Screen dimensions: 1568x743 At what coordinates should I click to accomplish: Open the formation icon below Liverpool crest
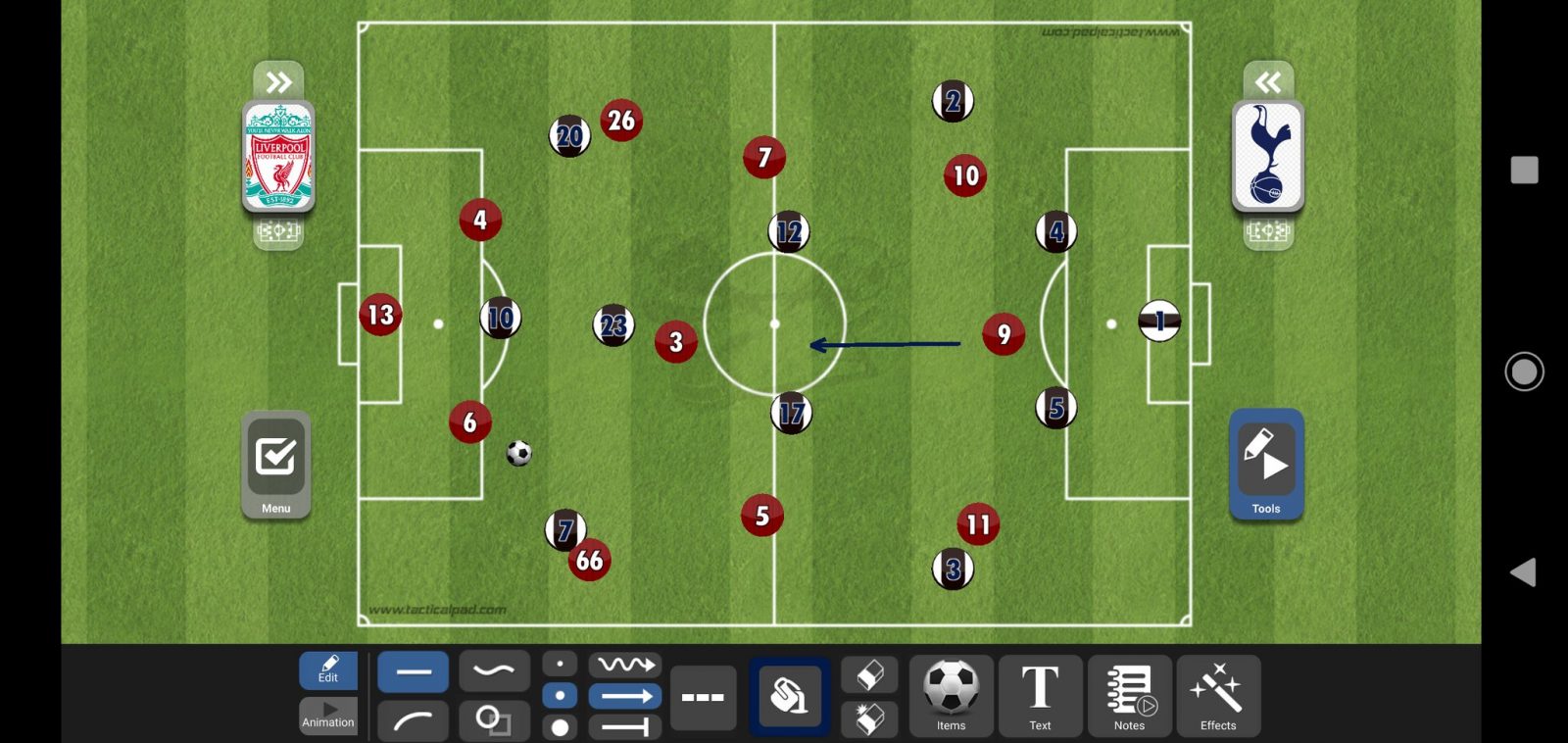tap(278, 232)
